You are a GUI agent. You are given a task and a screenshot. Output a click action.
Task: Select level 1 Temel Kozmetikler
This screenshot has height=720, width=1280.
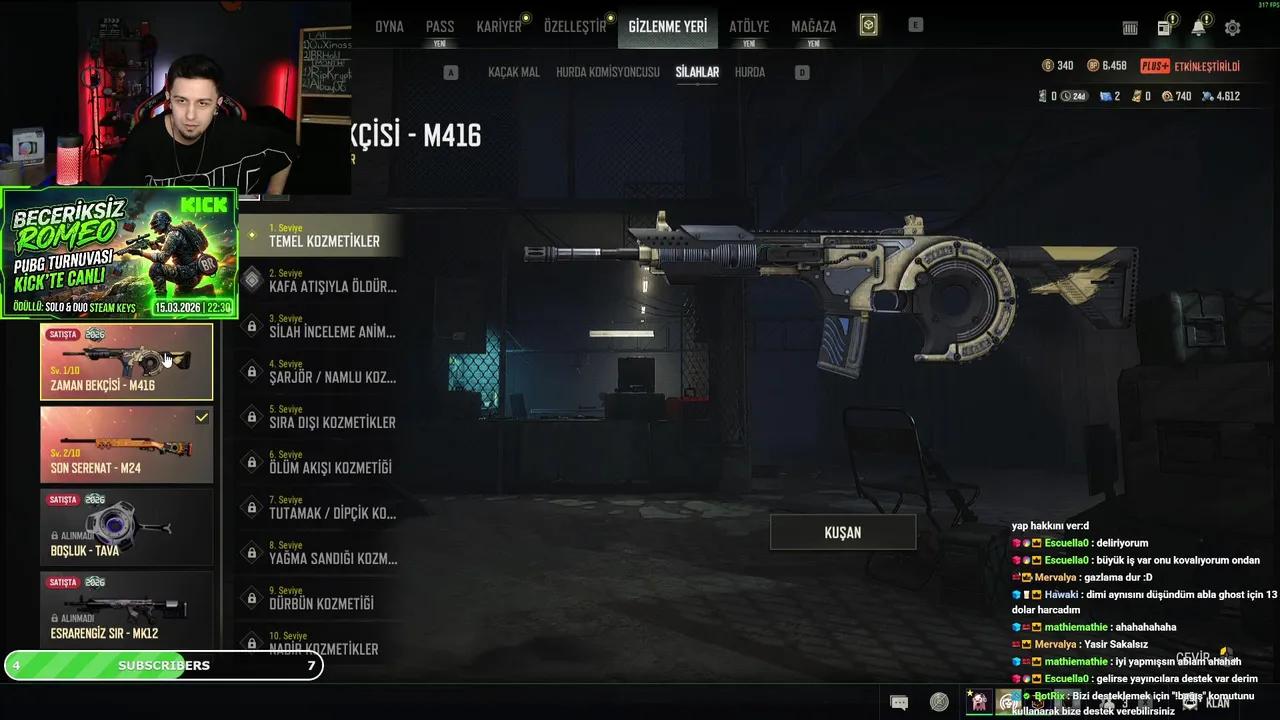pyautogui.click(x=323, y=236)
